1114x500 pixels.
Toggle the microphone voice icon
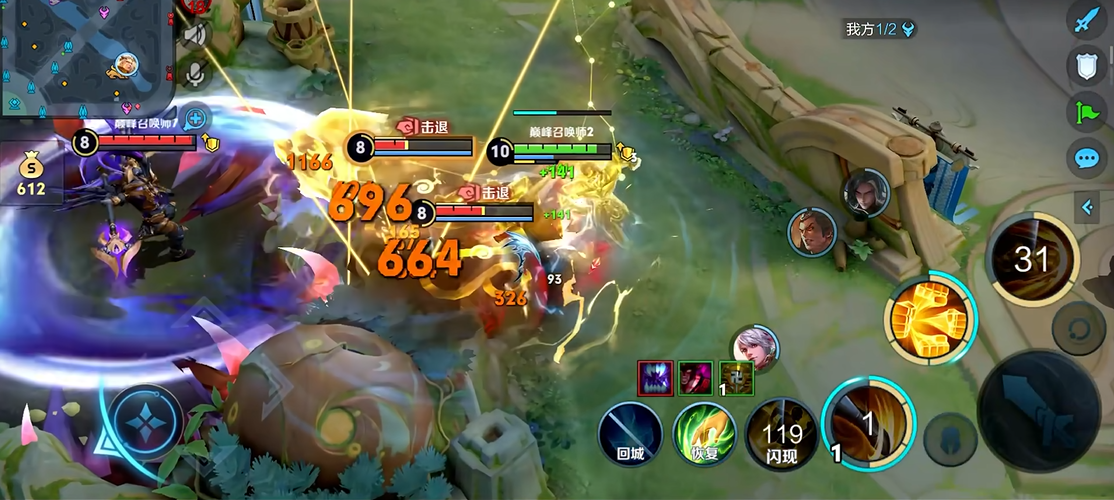[194, 73]
